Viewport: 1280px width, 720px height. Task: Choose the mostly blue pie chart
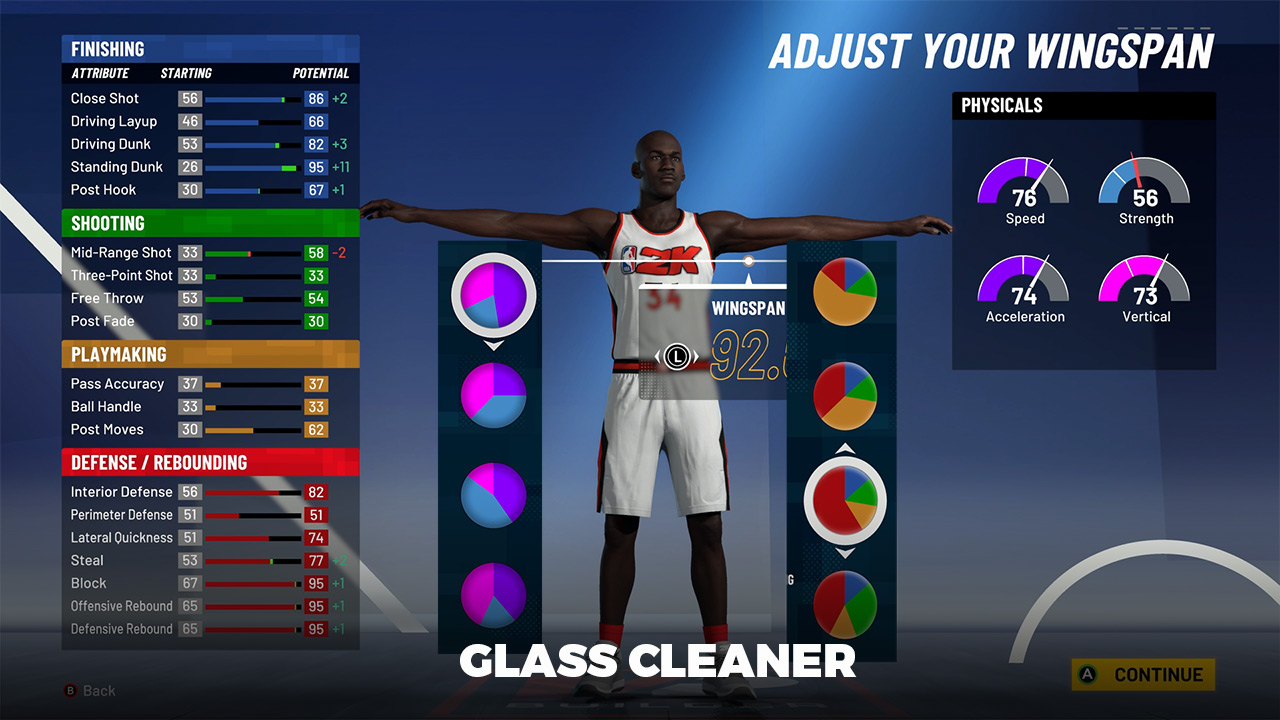click(494, 494)
